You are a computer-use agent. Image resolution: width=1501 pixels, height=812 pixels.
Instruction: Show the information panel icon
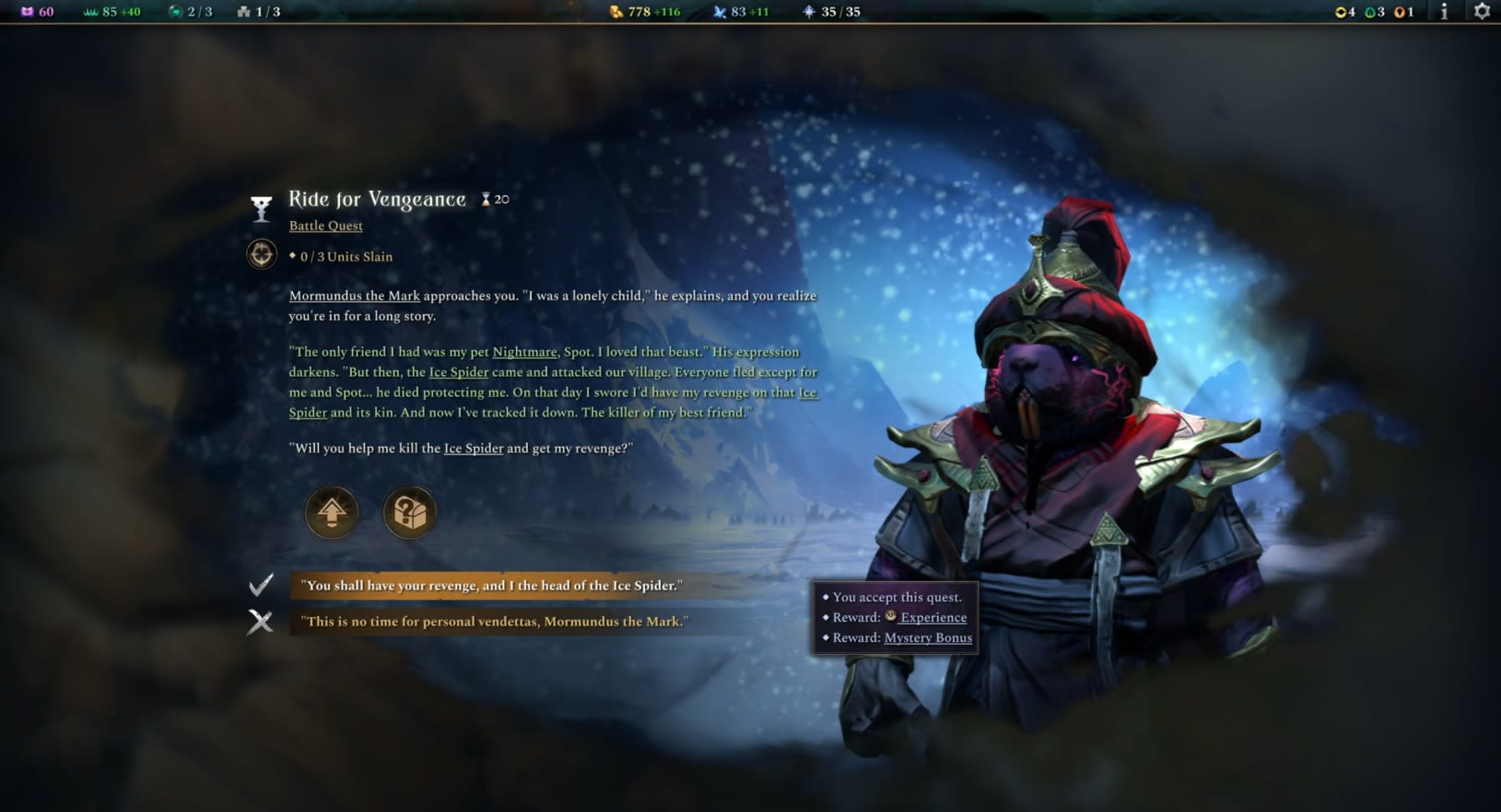point(1444,12)
